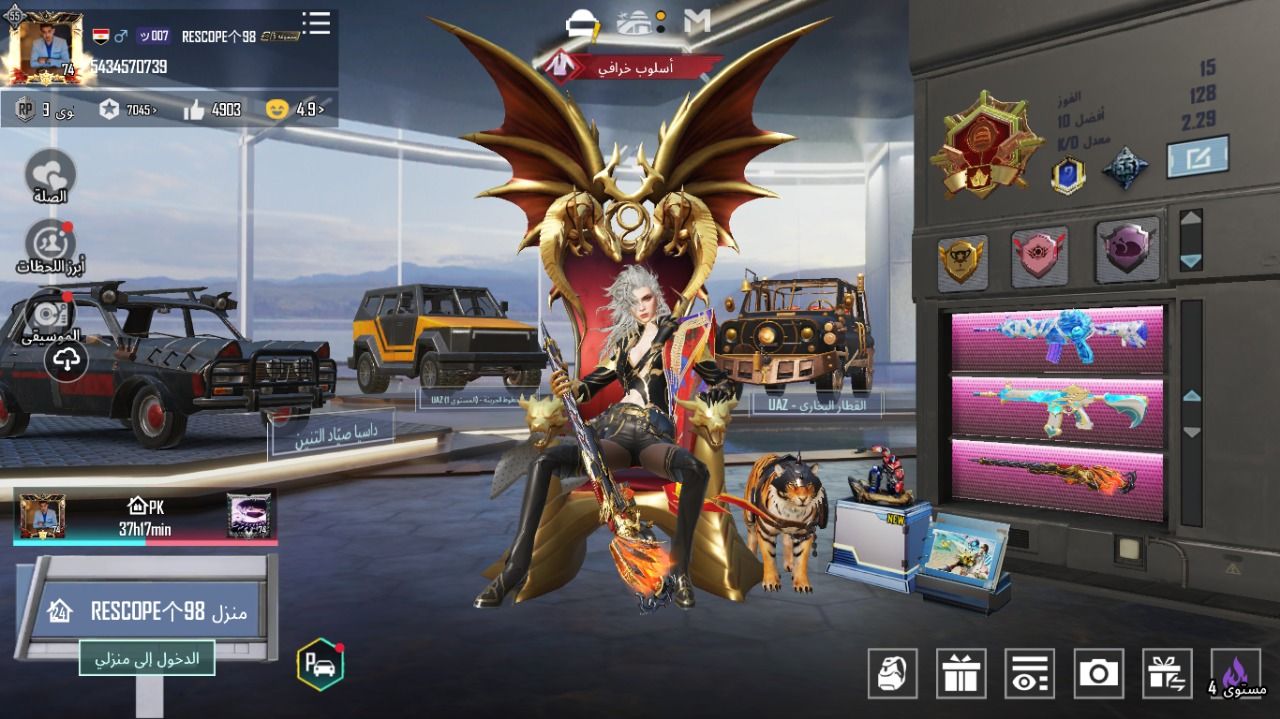This screenshot has width=1280, height=719.
Task: Select the blue rifle skin showcase slot
Action: tap(1057, 337)
